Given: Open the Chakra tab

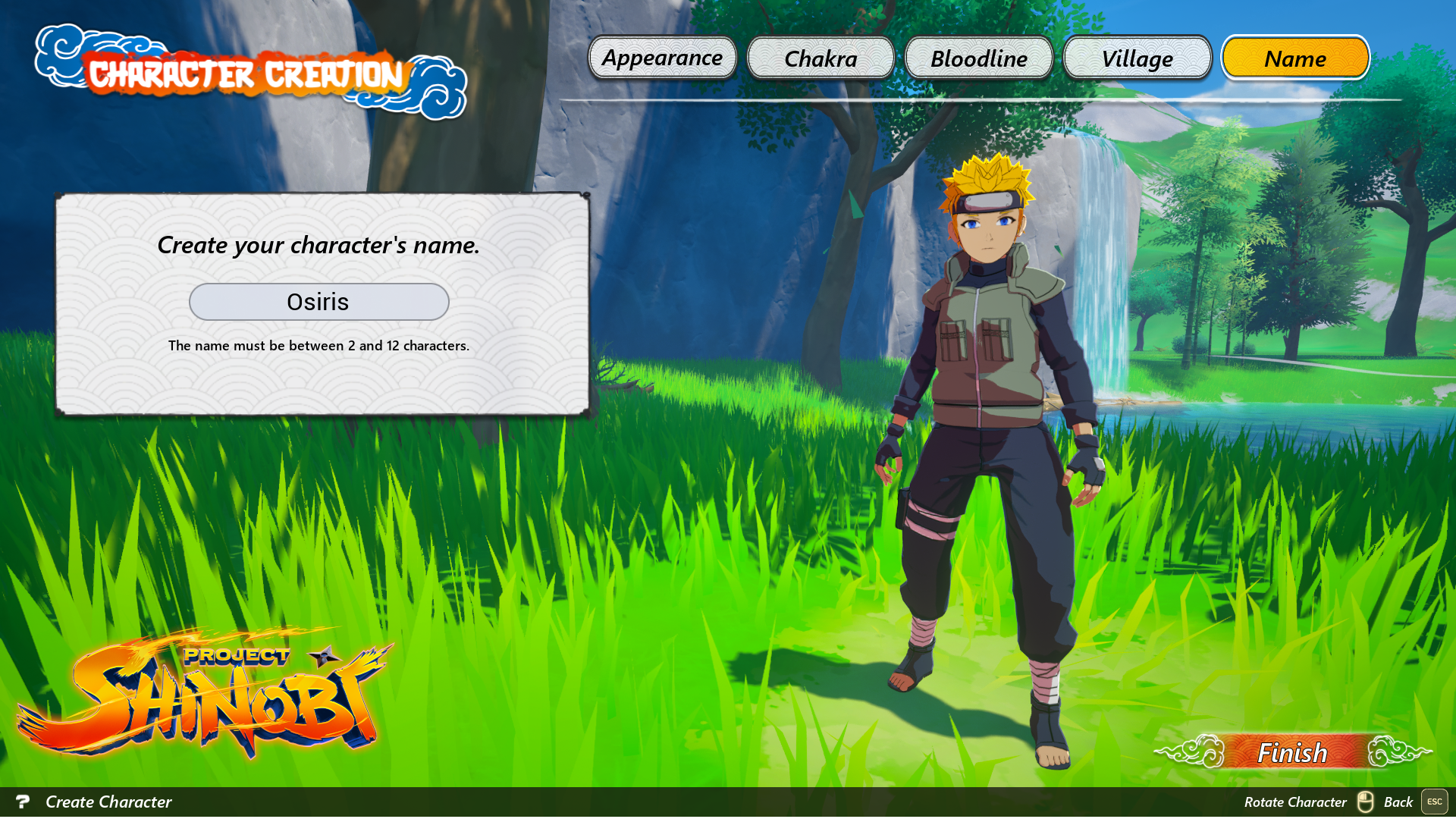Looking at the screenshot, I should [821, 58].
